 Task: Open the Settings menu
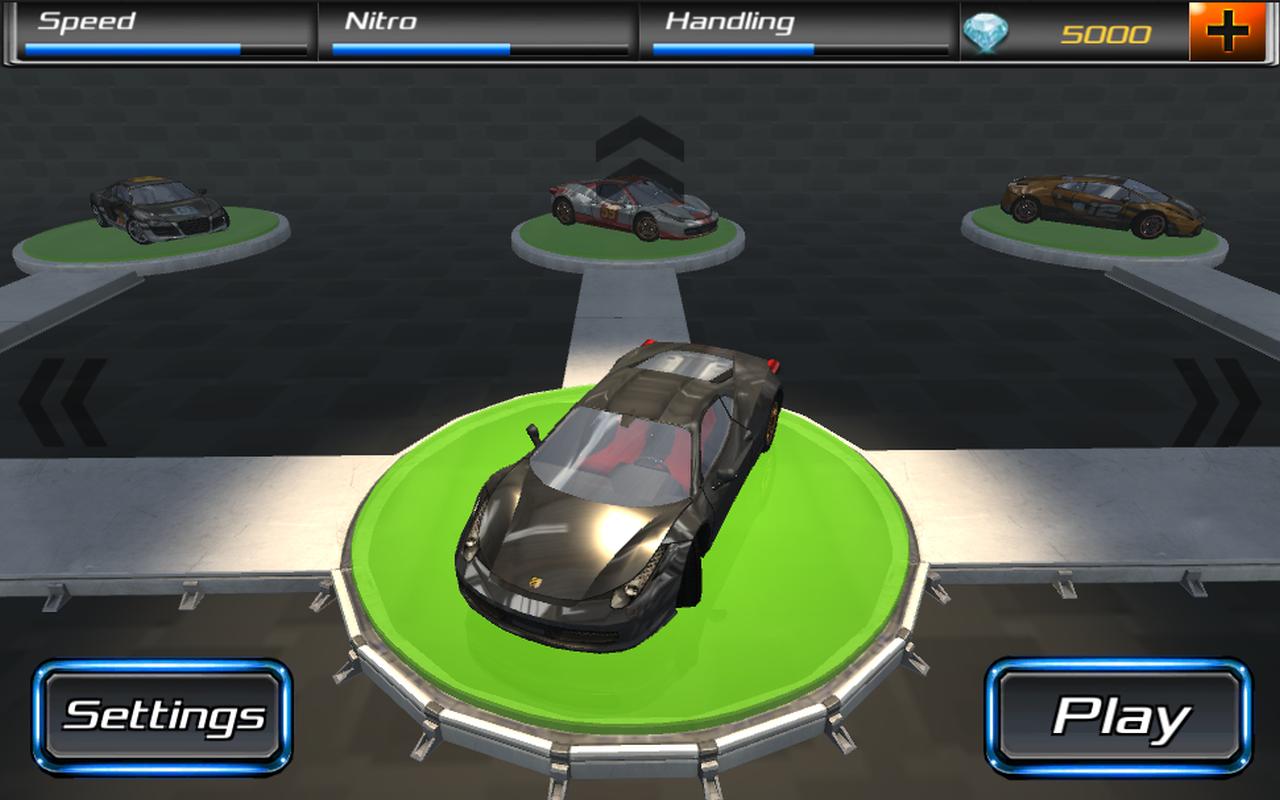click(x=160, y=715)
